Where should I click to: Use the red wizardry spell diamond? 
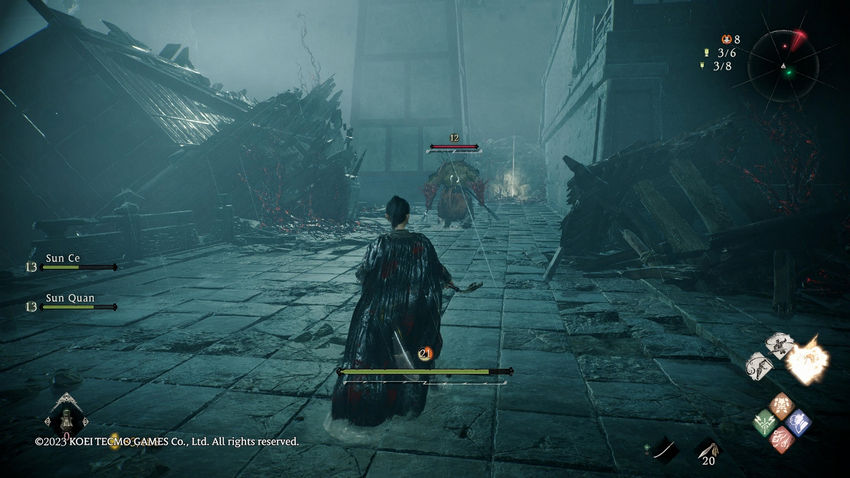782,439
